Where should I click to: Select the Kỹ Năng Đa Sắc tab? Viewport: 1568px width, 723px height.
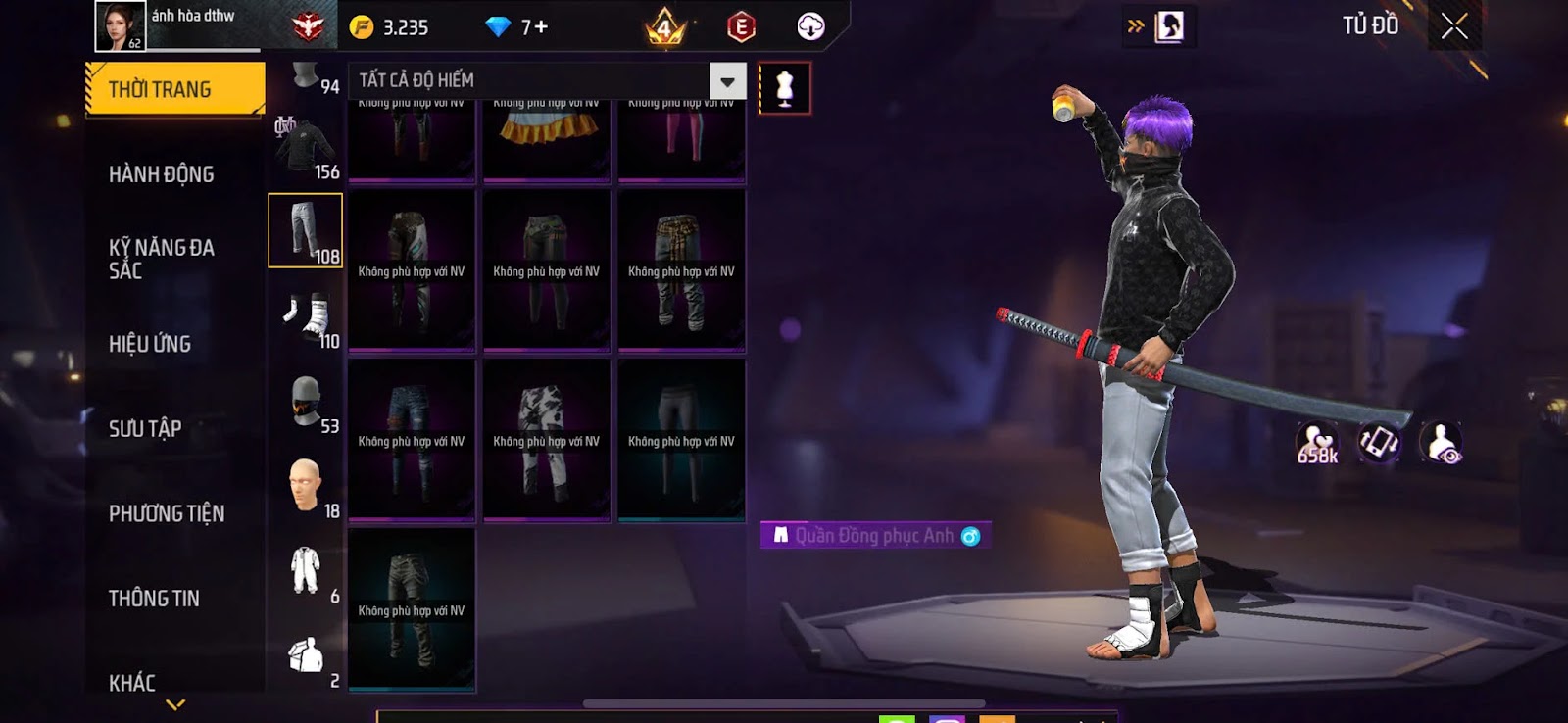[x=162, y=259]
